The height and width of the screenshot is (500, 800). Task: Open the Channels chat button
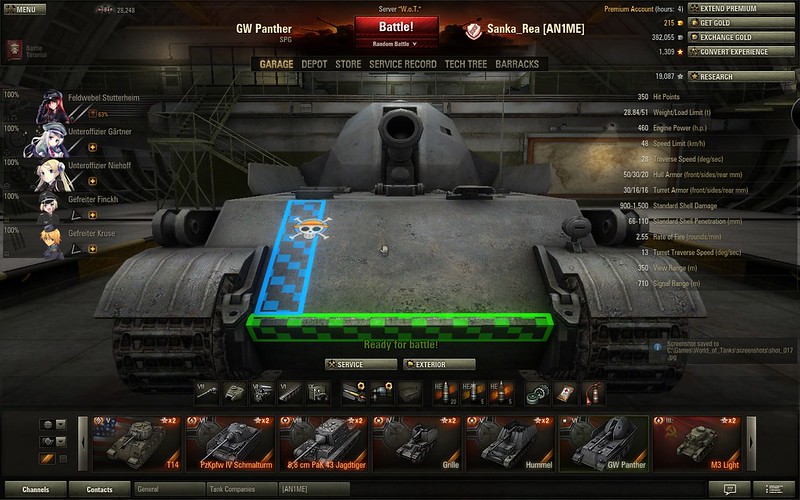36,490
